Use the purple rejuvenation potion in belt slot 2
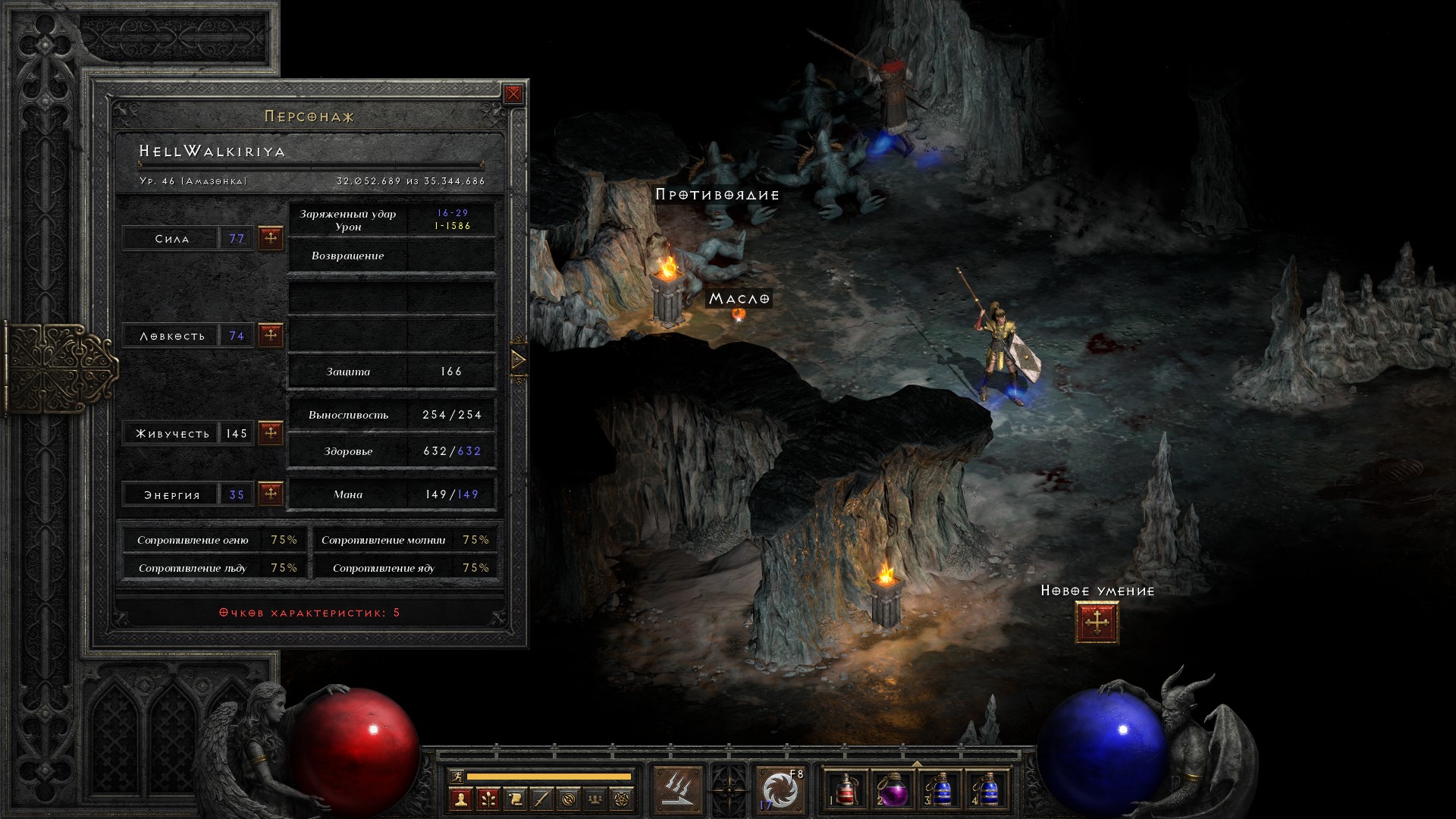The width and height of the screenshot is (1456, 819). 893,790
